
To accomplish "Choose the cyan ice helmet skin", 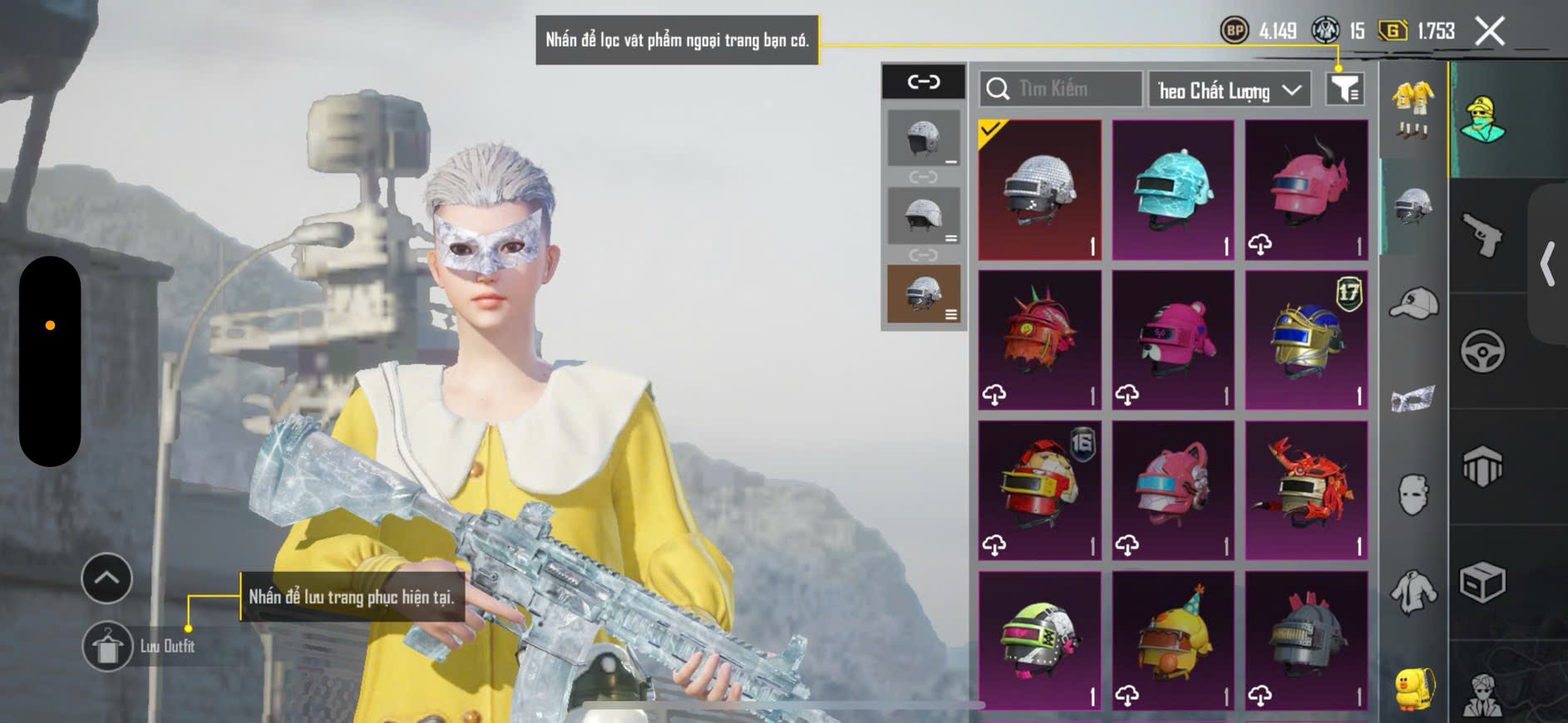I will tap(1172, 190).
